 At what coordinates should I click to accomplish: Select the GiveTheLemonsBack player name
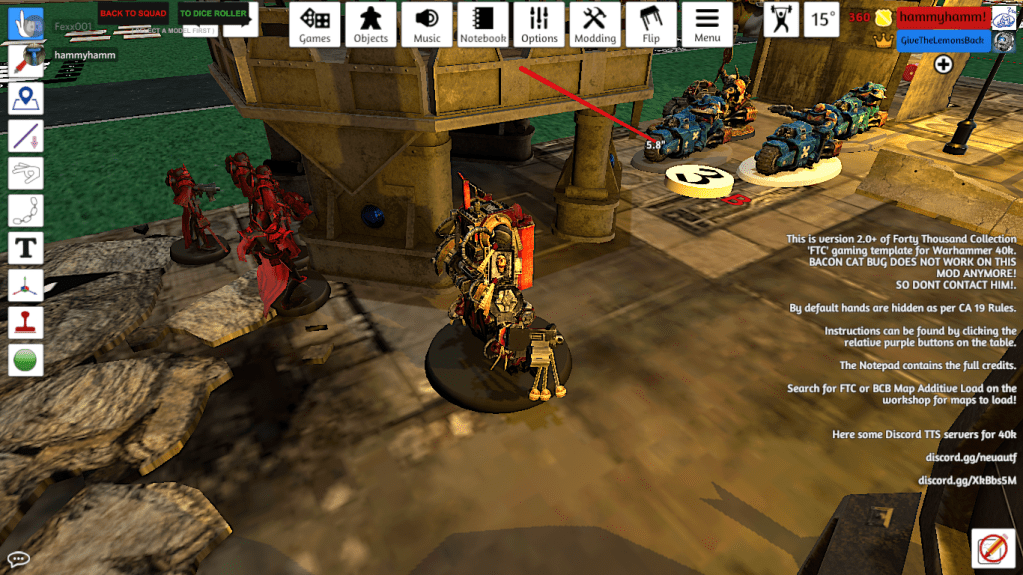[x=940, y=39]
